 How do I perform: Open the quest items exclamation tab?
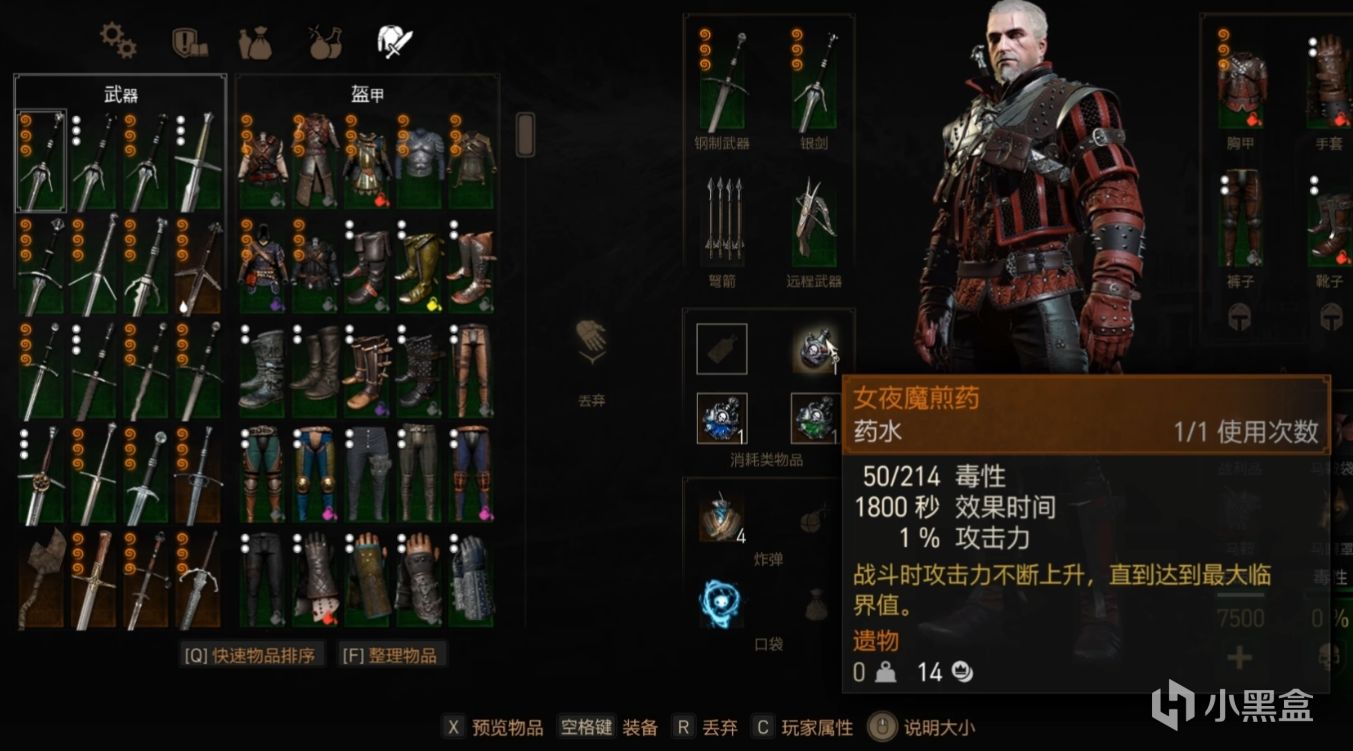coord(188,42)
